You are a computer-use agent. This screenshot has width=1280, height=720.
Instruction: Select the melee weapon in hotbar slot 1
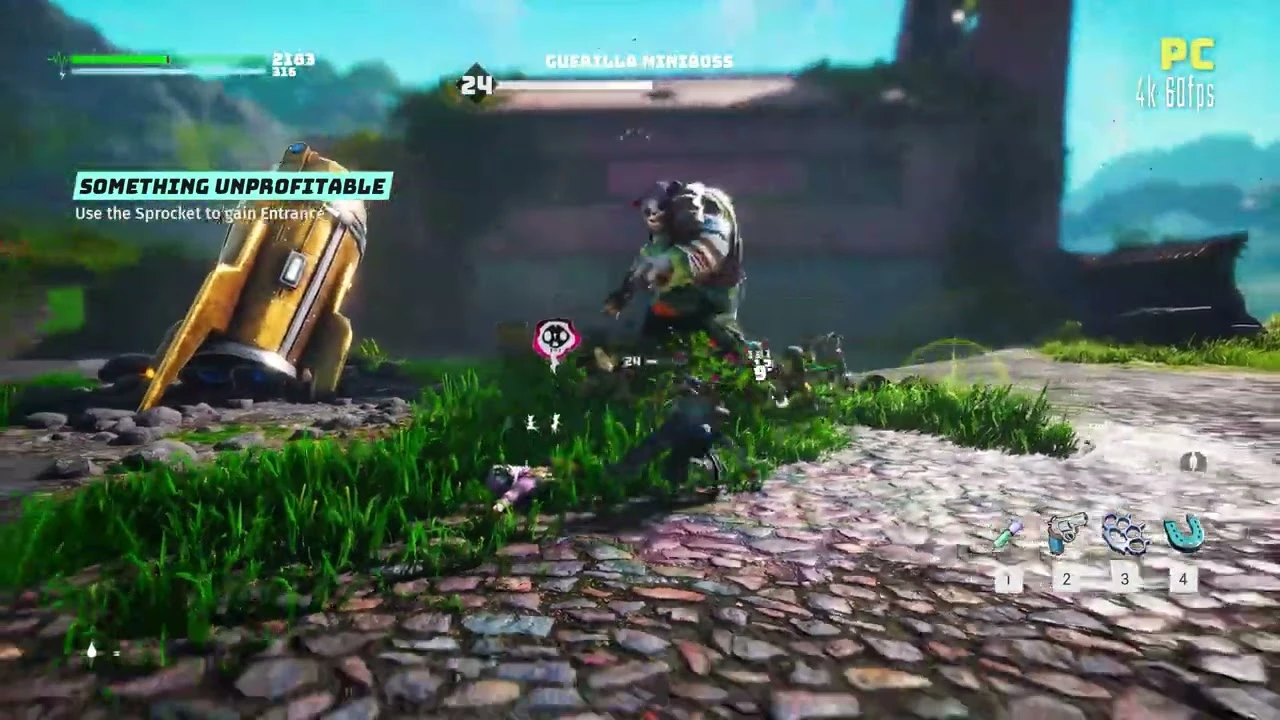click(x=1007, y=535)
